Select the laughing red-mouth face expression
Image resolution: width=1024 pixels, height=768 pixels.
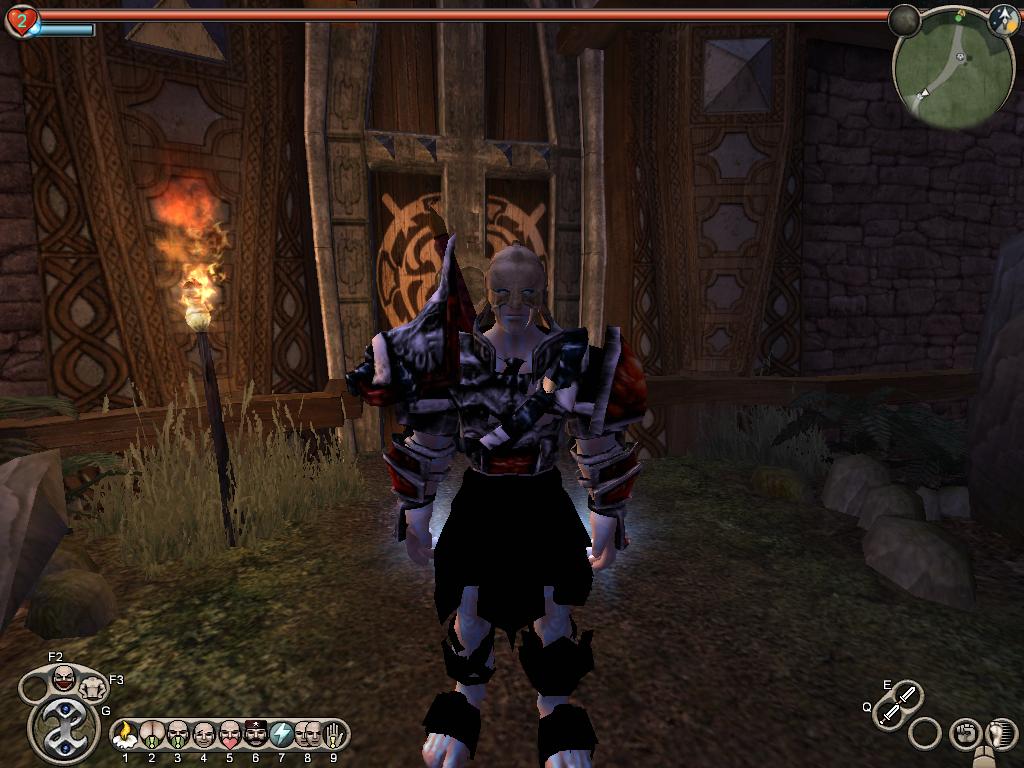pyautogui.click(x=64, y=679)
